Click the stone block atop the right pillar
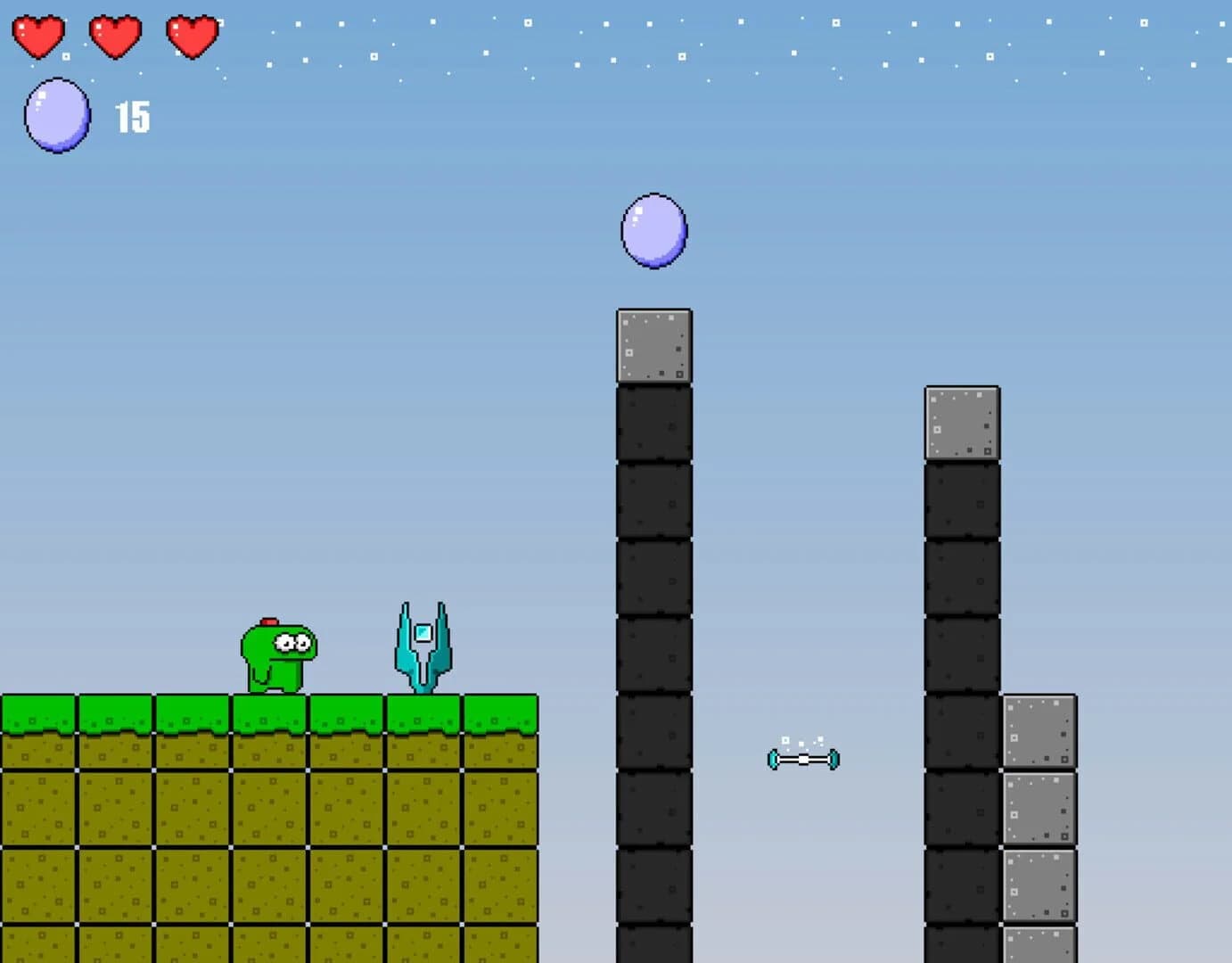Screen dimensions: 1232x963 [x=961, y=424]
